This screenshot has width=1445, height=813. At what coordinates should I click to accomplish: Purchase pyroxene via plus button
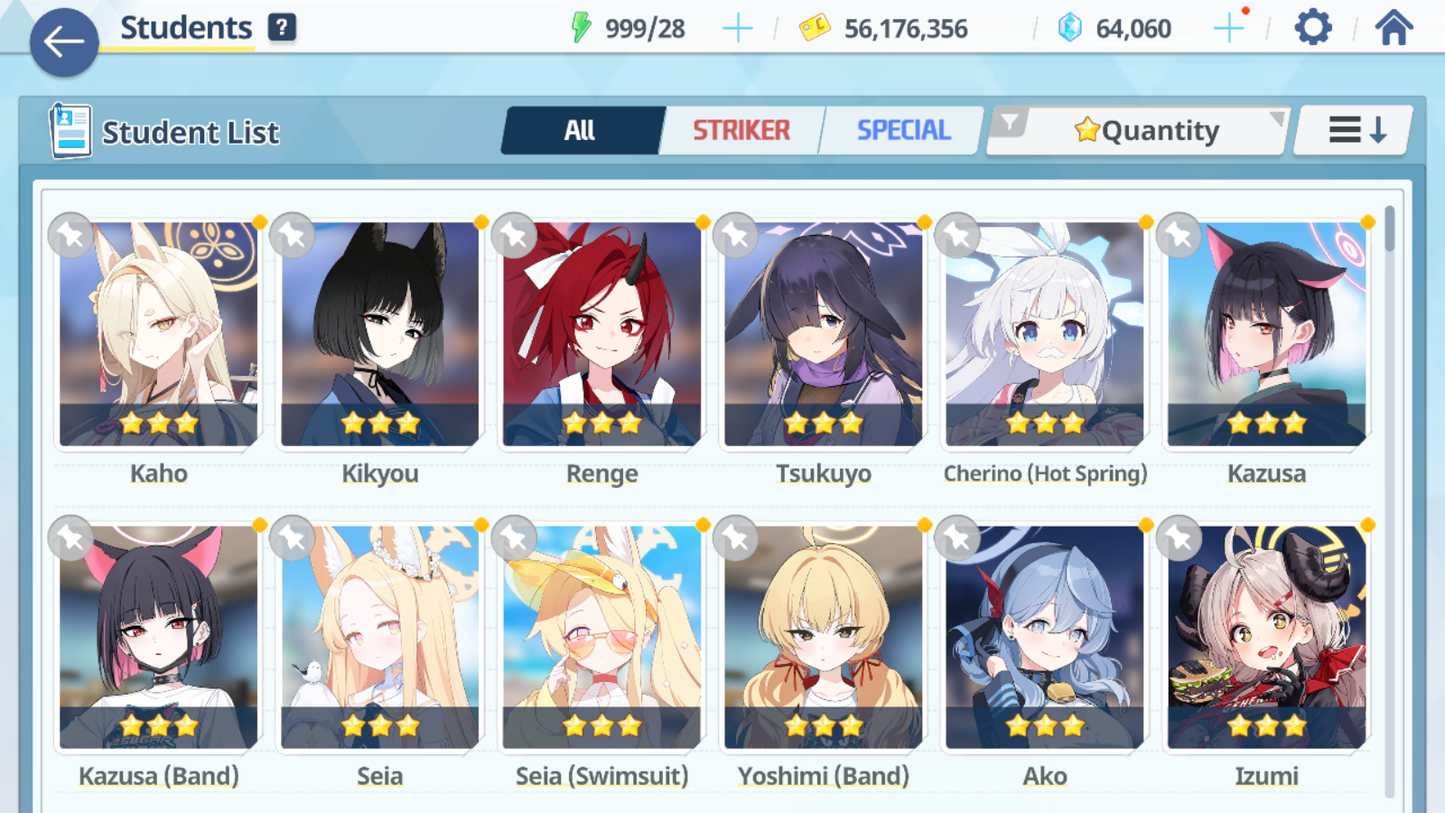tap(1228, 27)
